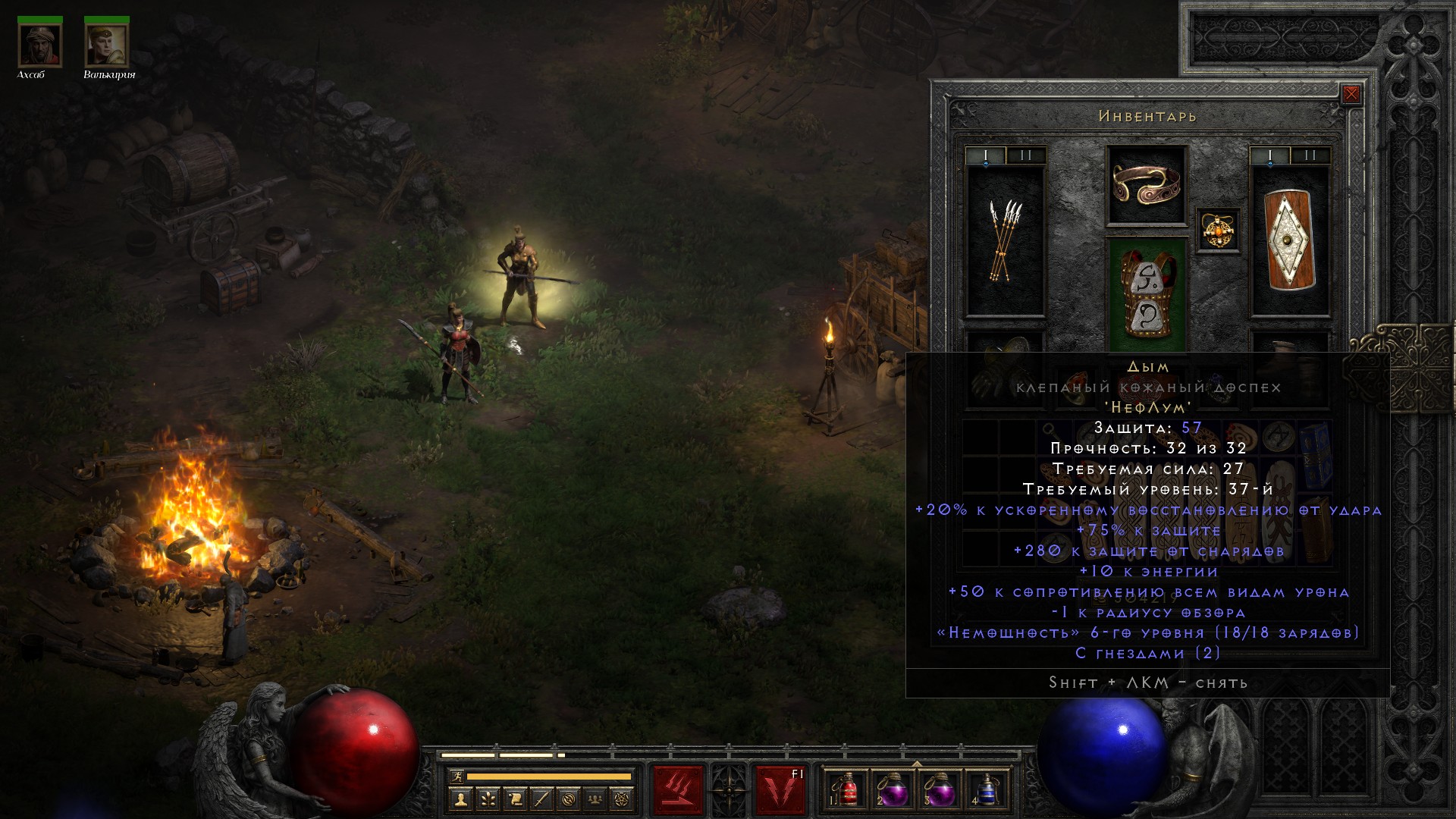This screenshot has width=1456, height=819.
Task: Use the blue mana potion in belt slot 4
Action: 986,789
